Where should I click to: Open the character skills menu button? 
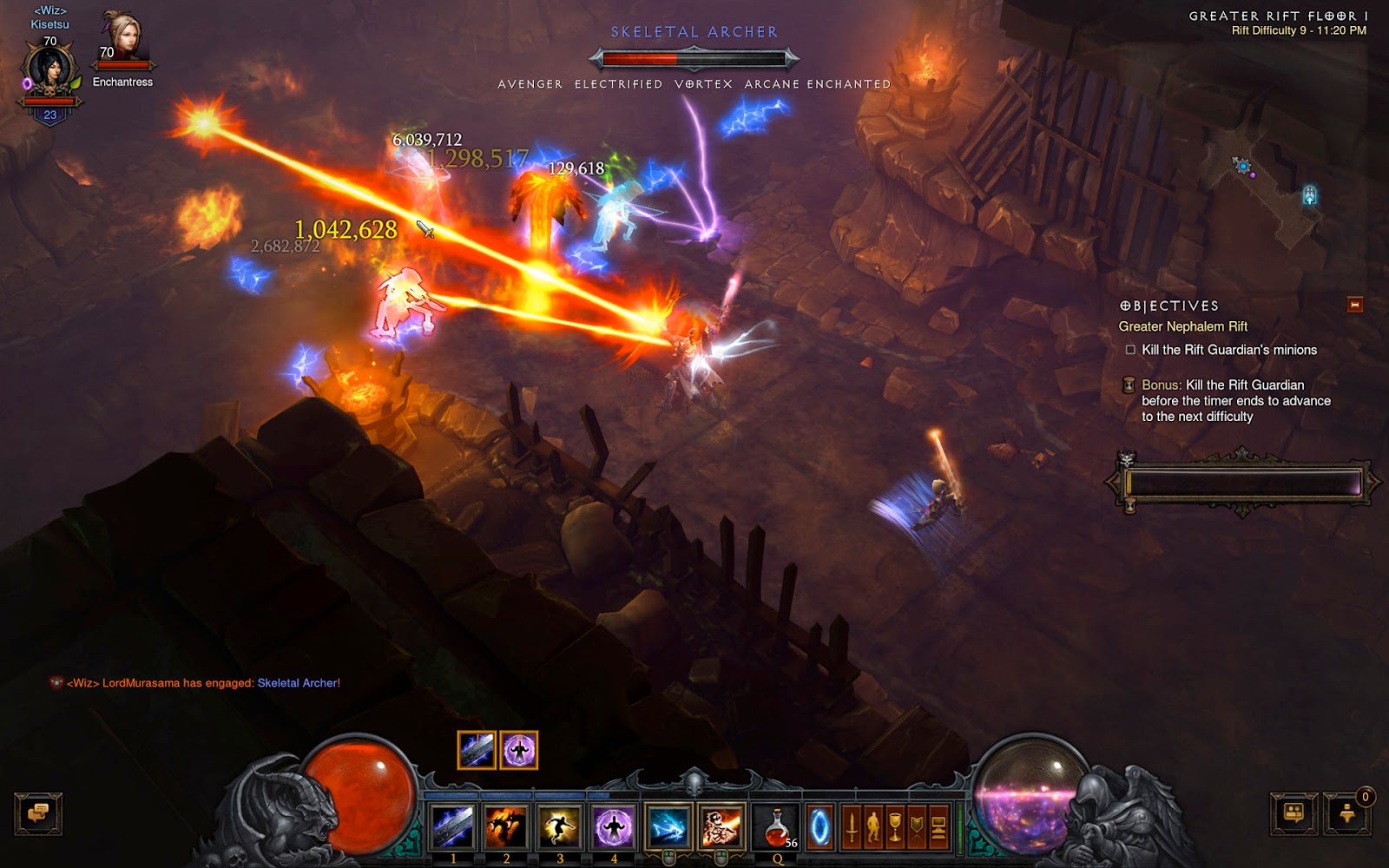873,826
